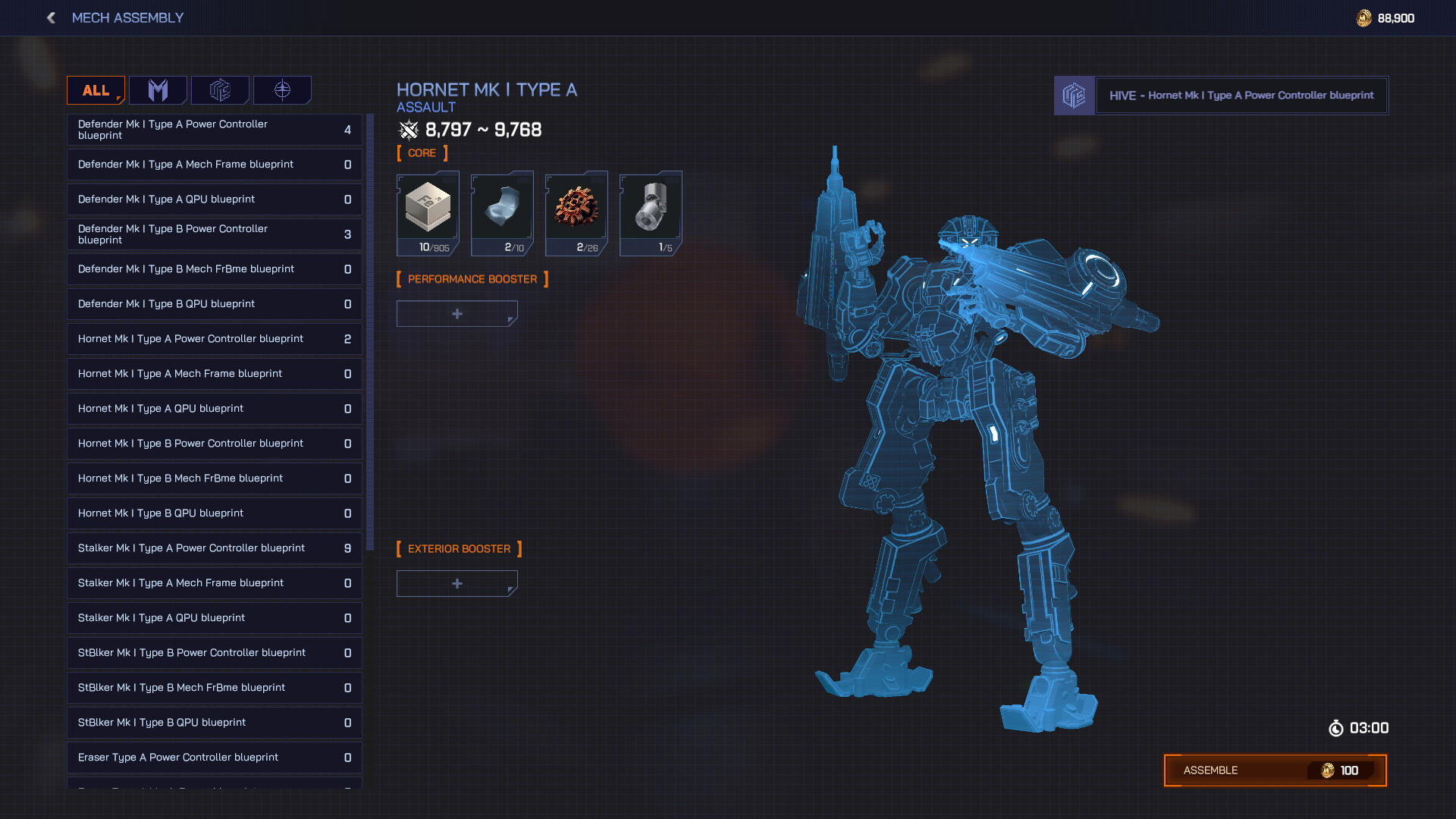Select the silver cylinder core part slot
This screenshot has height=819, width=1456.
650,212
